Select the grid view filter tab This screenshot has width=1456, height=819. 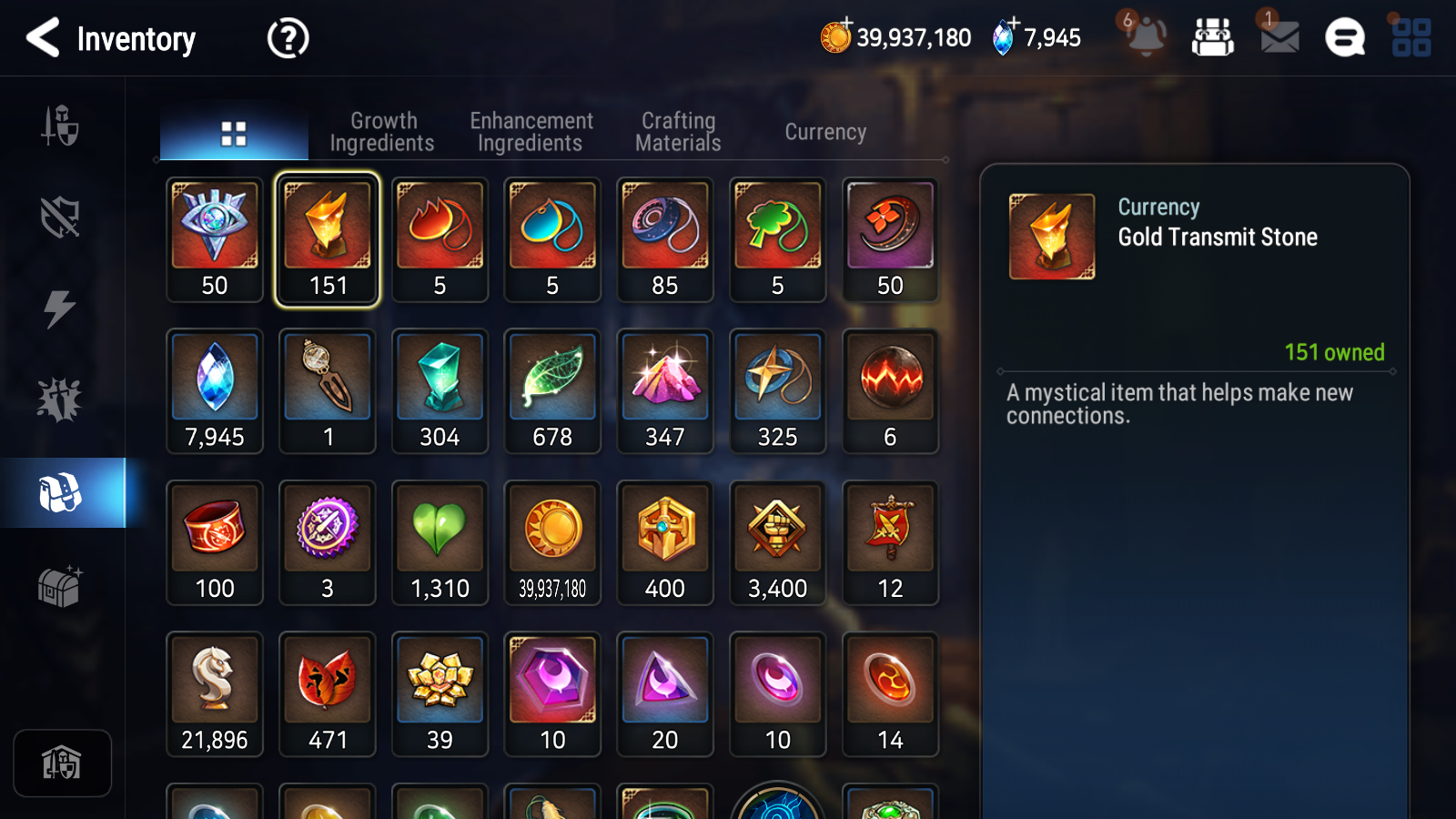[x=234, y=131]
